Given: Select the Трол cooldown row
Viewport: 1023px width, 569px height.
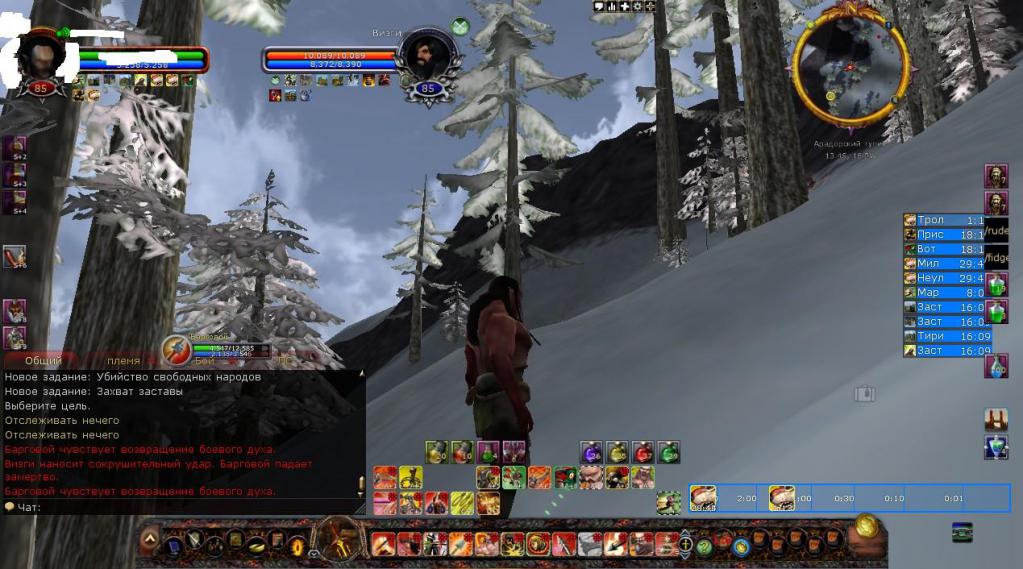Looking at the screenshot, I should coord(946,220).
